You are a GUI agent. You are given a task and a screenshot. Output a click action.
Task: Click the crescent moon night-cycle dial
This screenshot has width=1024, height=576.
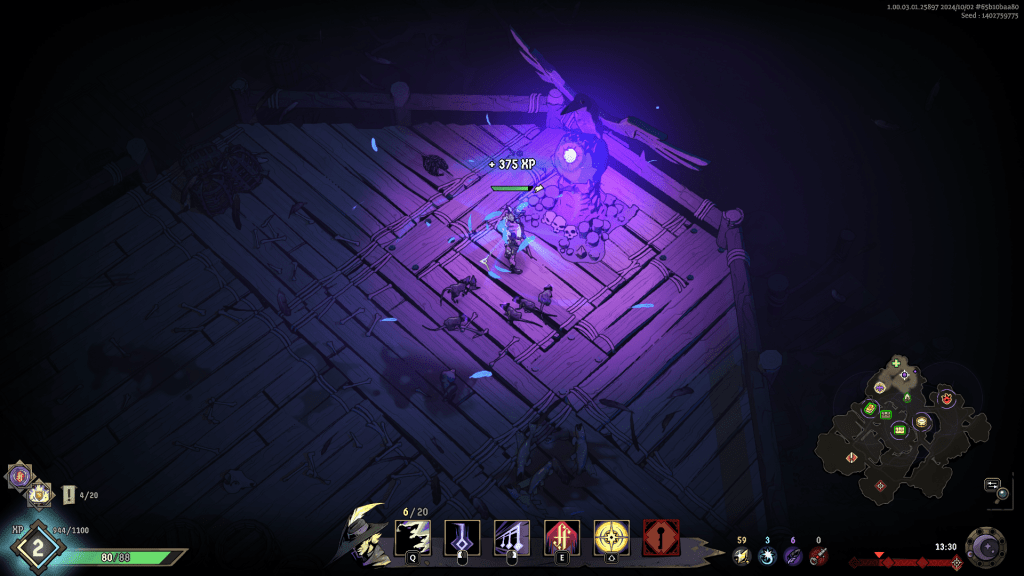click(985, 547)
